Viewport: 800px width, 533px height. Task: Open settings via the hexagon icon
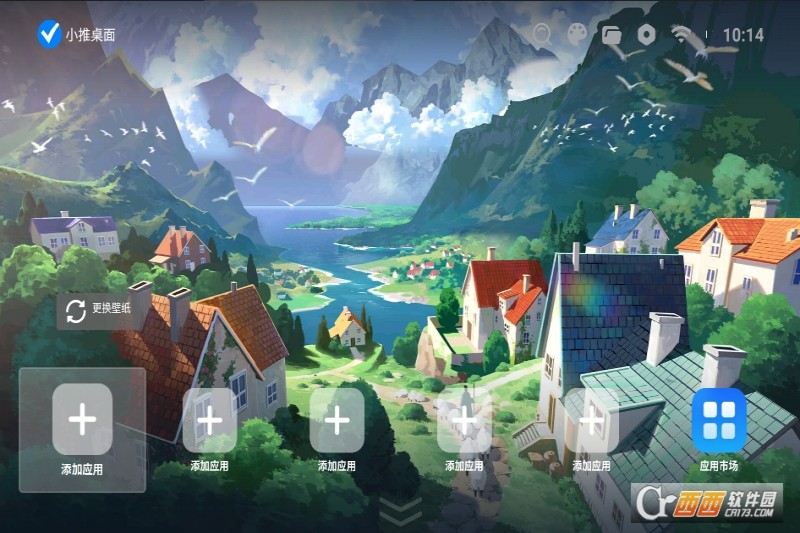pos(646,35)
